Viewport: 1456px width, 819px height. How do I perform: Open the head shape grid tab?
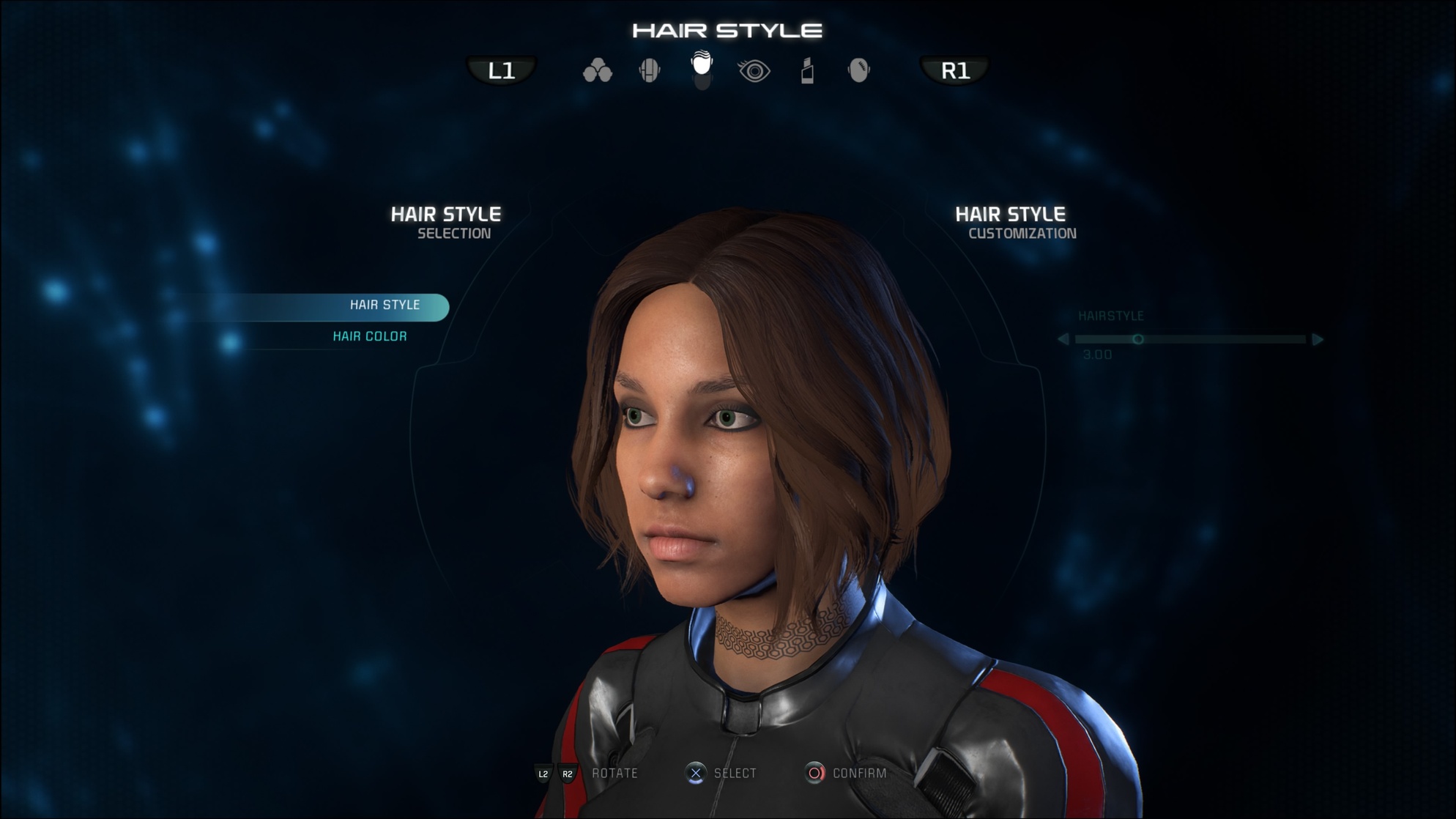(x=650, y=71)
